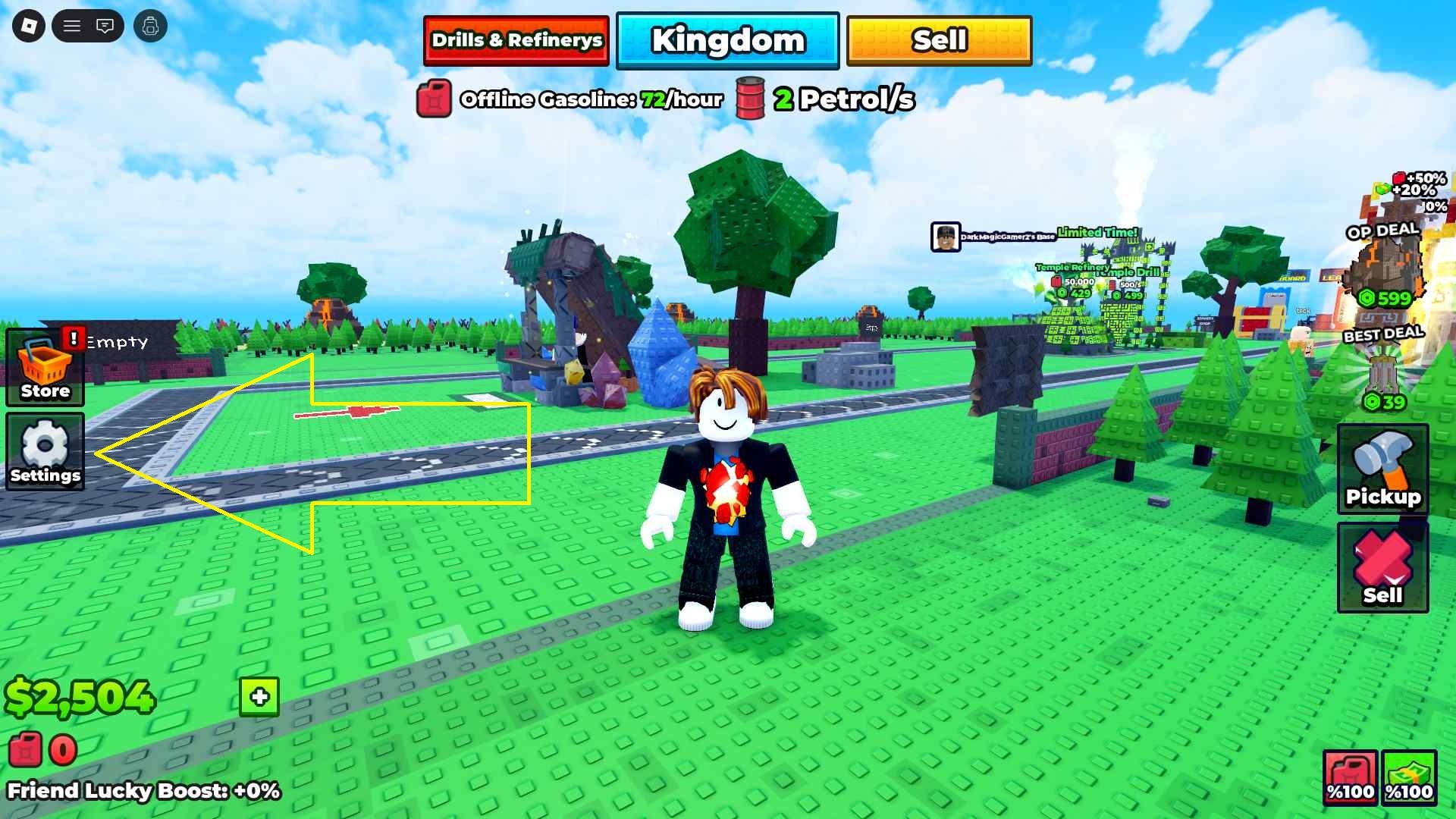Select the red X Sell tool
The height and width of the screenshot is (819, 1456).
pyautogui.click(x=1382, y=567)
